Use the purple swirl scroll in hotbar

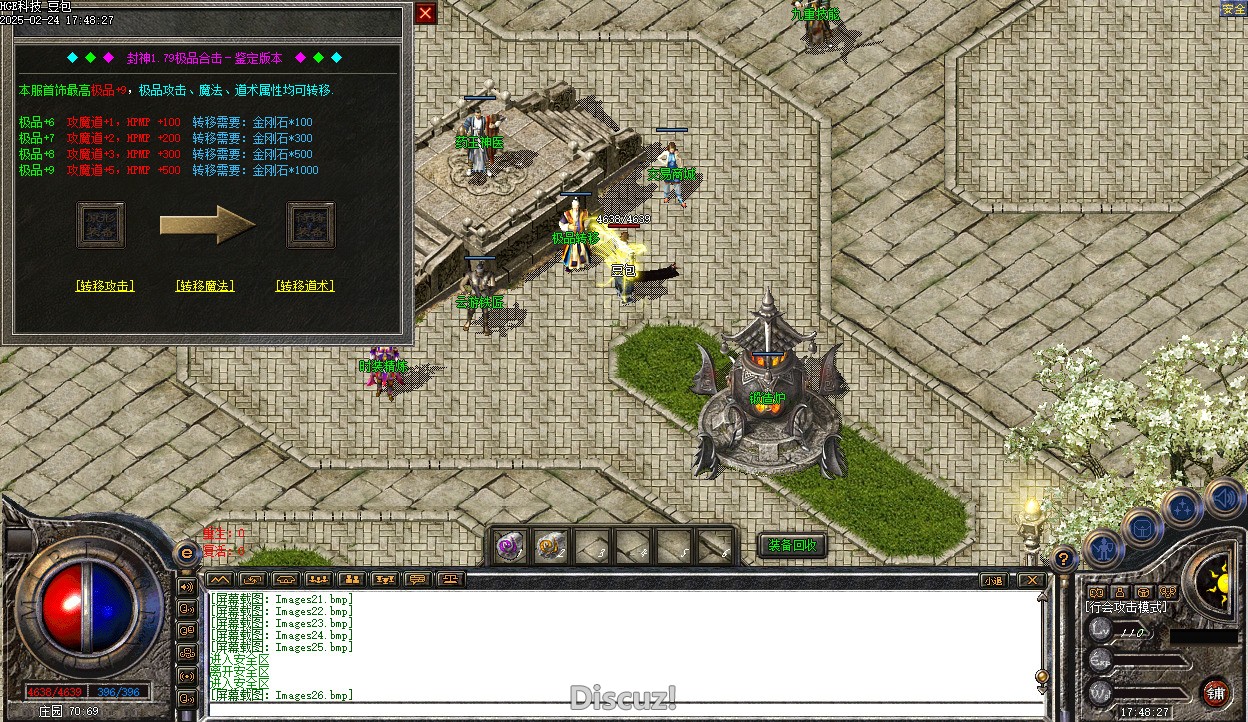[510, 547]
